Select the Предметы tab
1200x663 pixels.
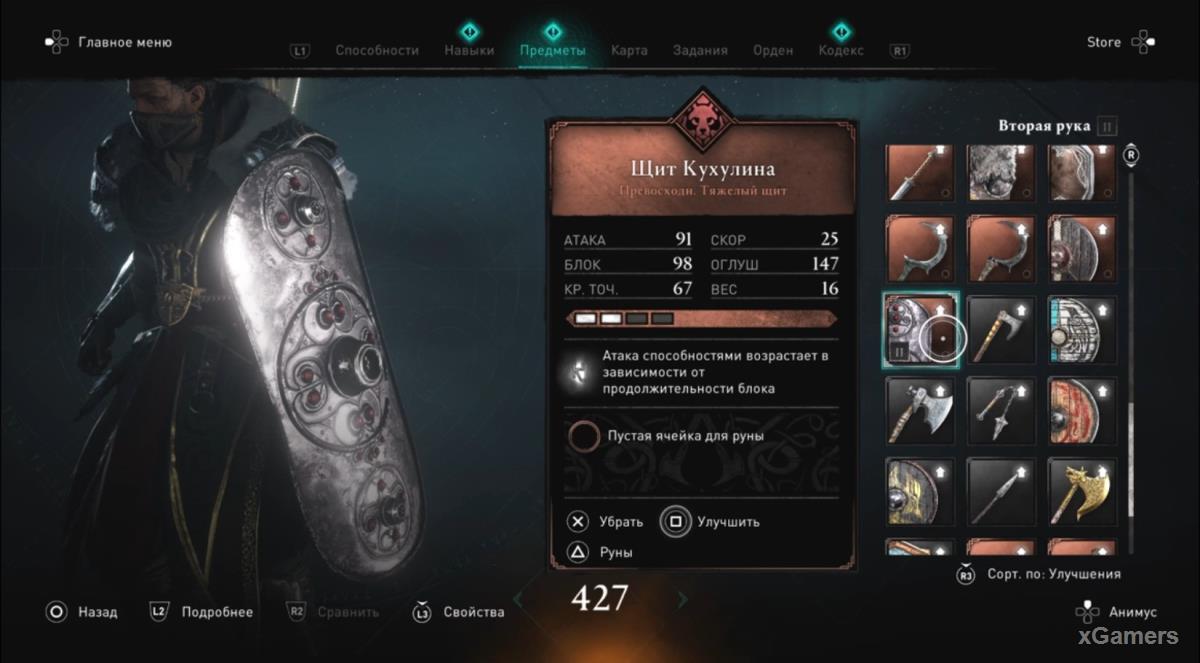[553, 50]
